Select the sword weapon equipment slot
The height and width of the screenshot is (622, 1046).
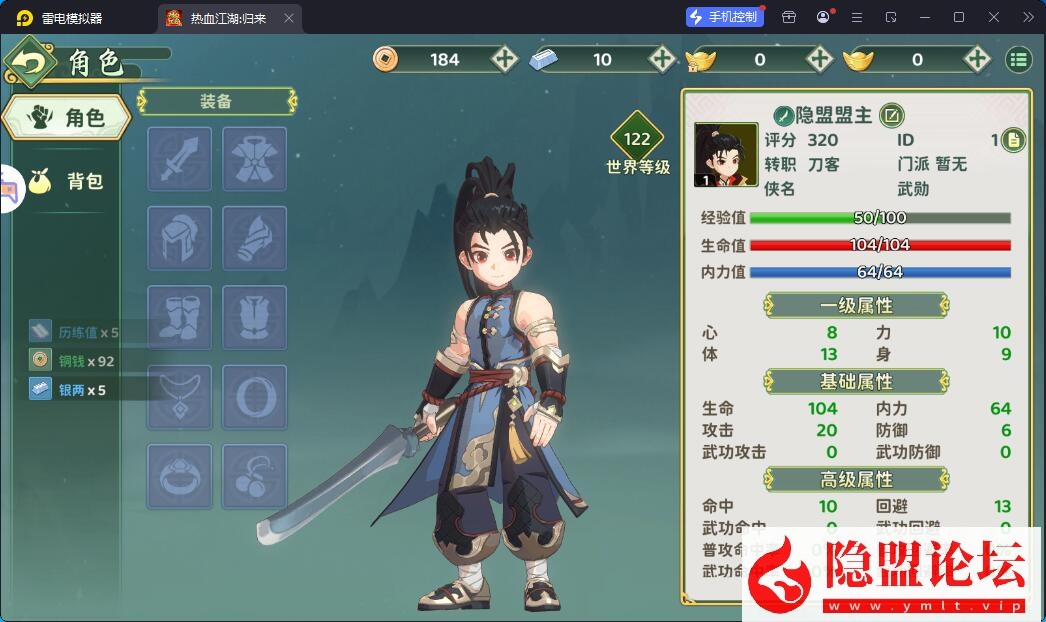(x=180, y=159)
